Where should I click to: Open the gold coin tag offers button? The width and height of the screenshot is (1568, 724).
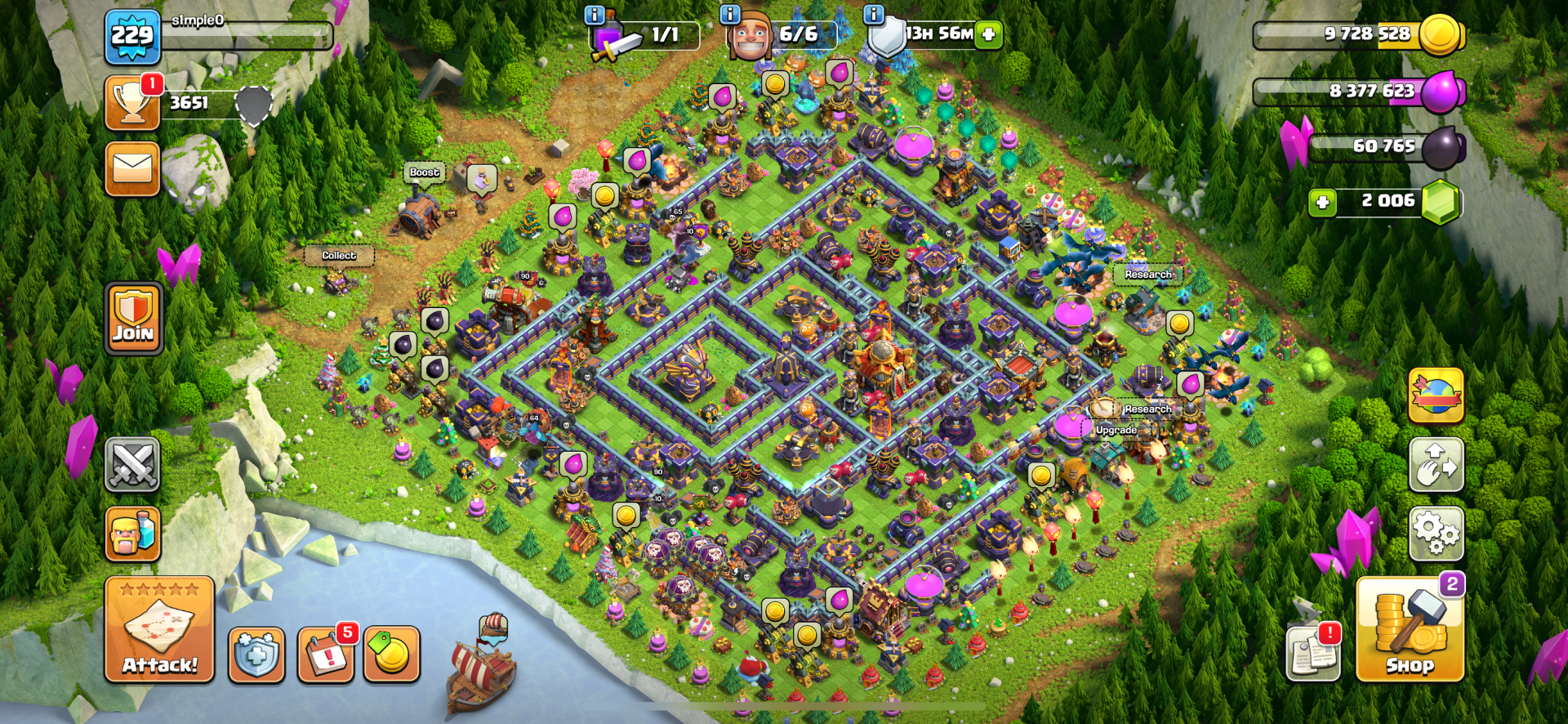391,655
